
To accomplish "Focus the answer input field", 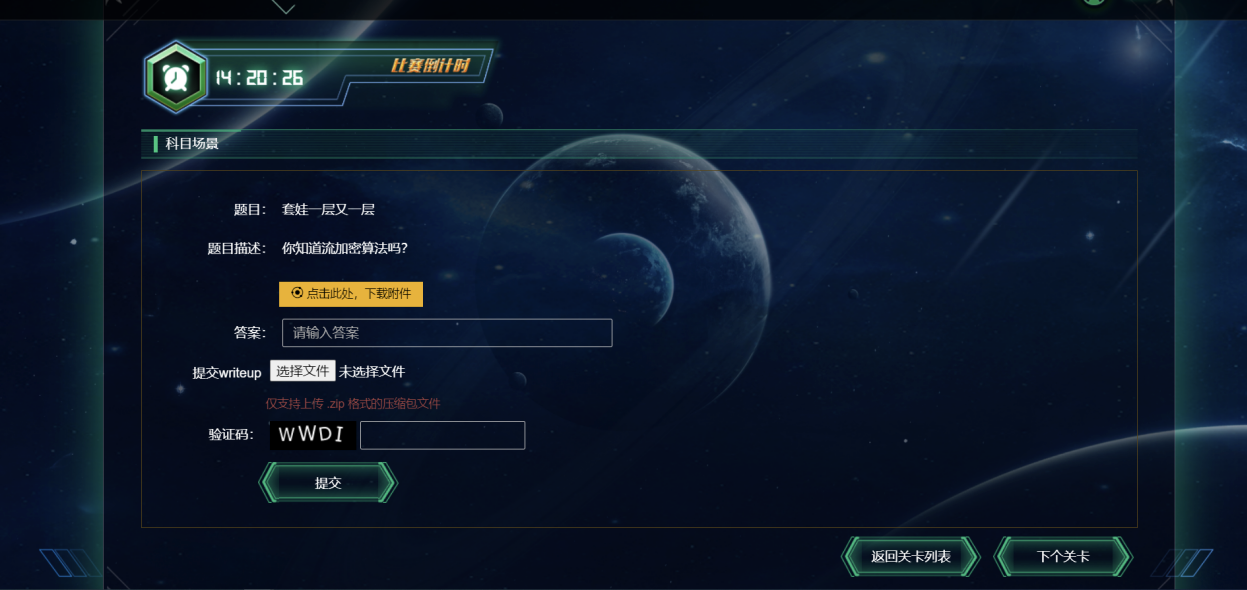I will click(x=447, y=333).
